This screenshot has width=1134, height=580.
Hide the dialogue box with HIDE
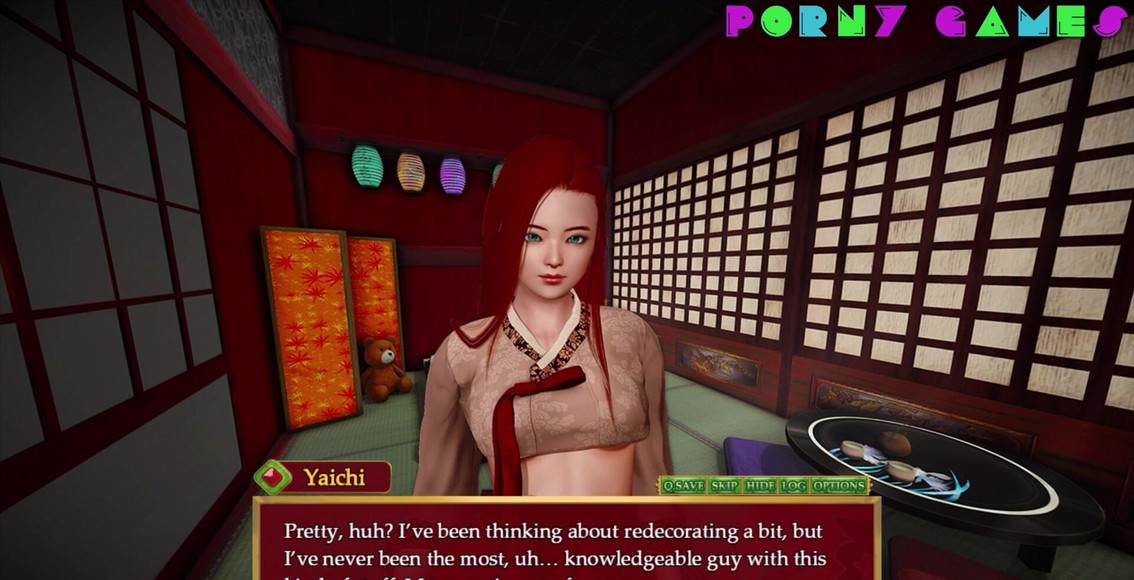click(760, 486)
